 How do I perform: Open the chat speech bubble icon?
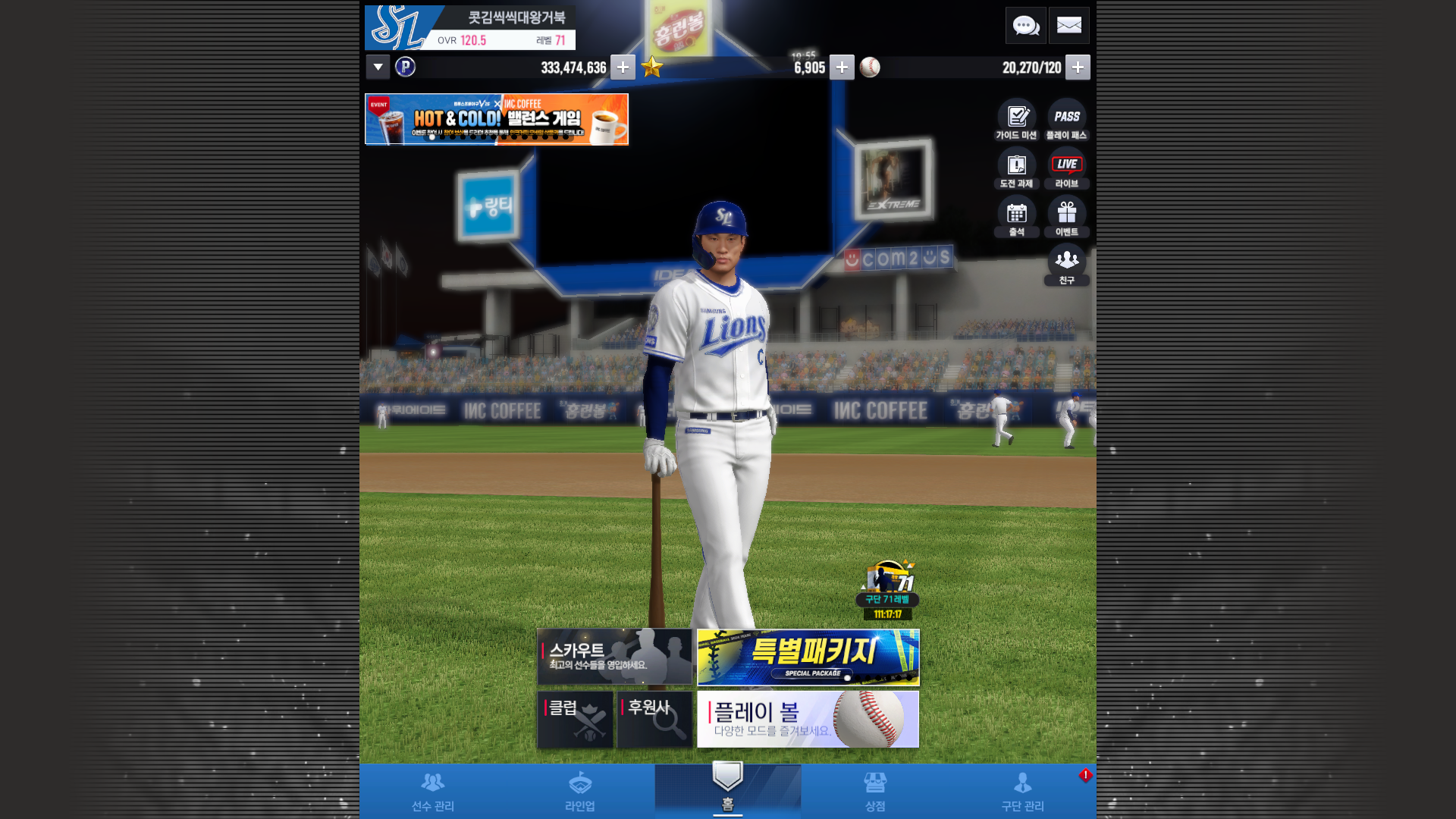1025,26
